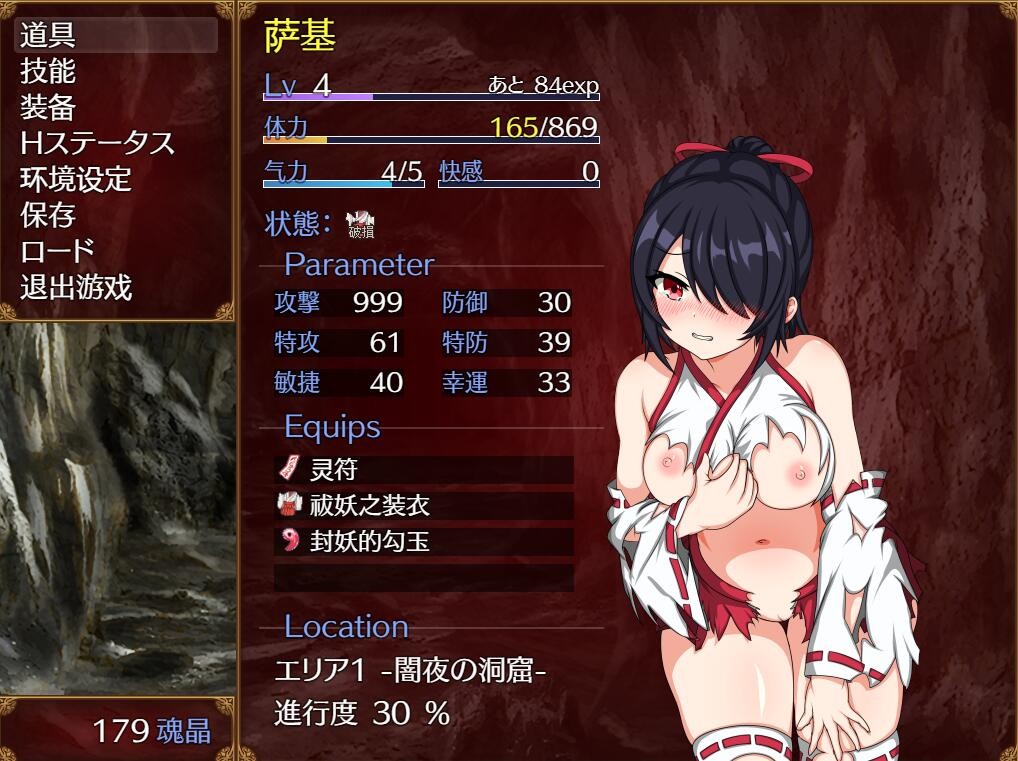Choose ロード to load a save
Viewport: 1018px width, 761px height.
point(58,251)
